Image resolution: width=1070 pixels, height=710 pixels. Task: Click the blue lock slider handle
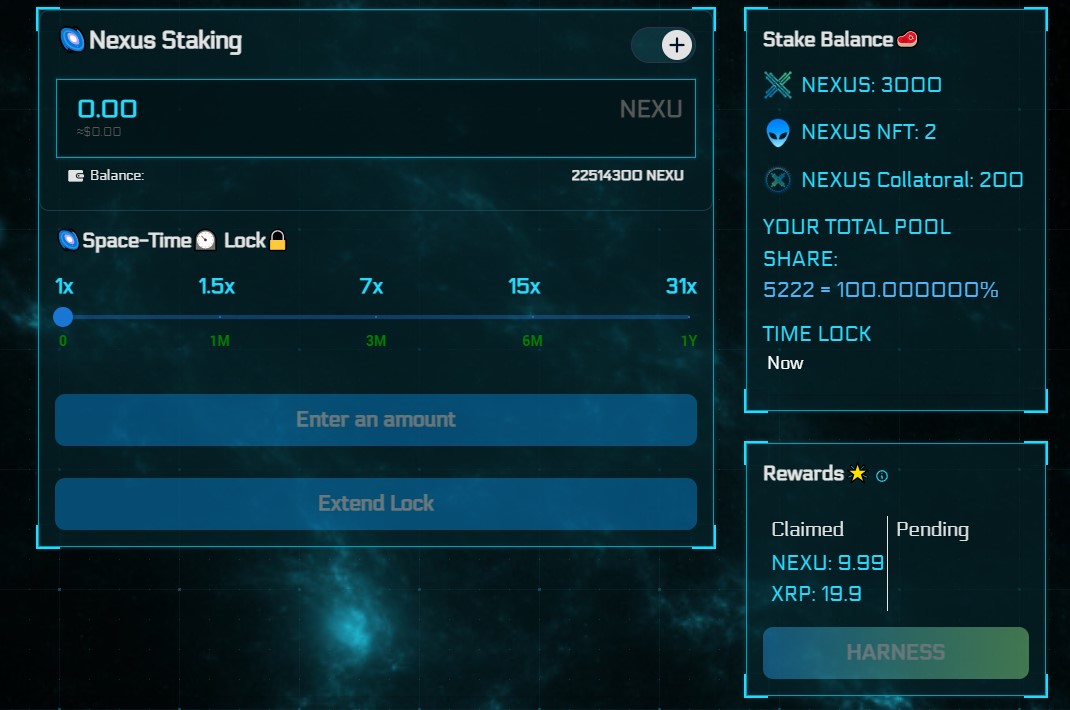click(x=63, y=317)
